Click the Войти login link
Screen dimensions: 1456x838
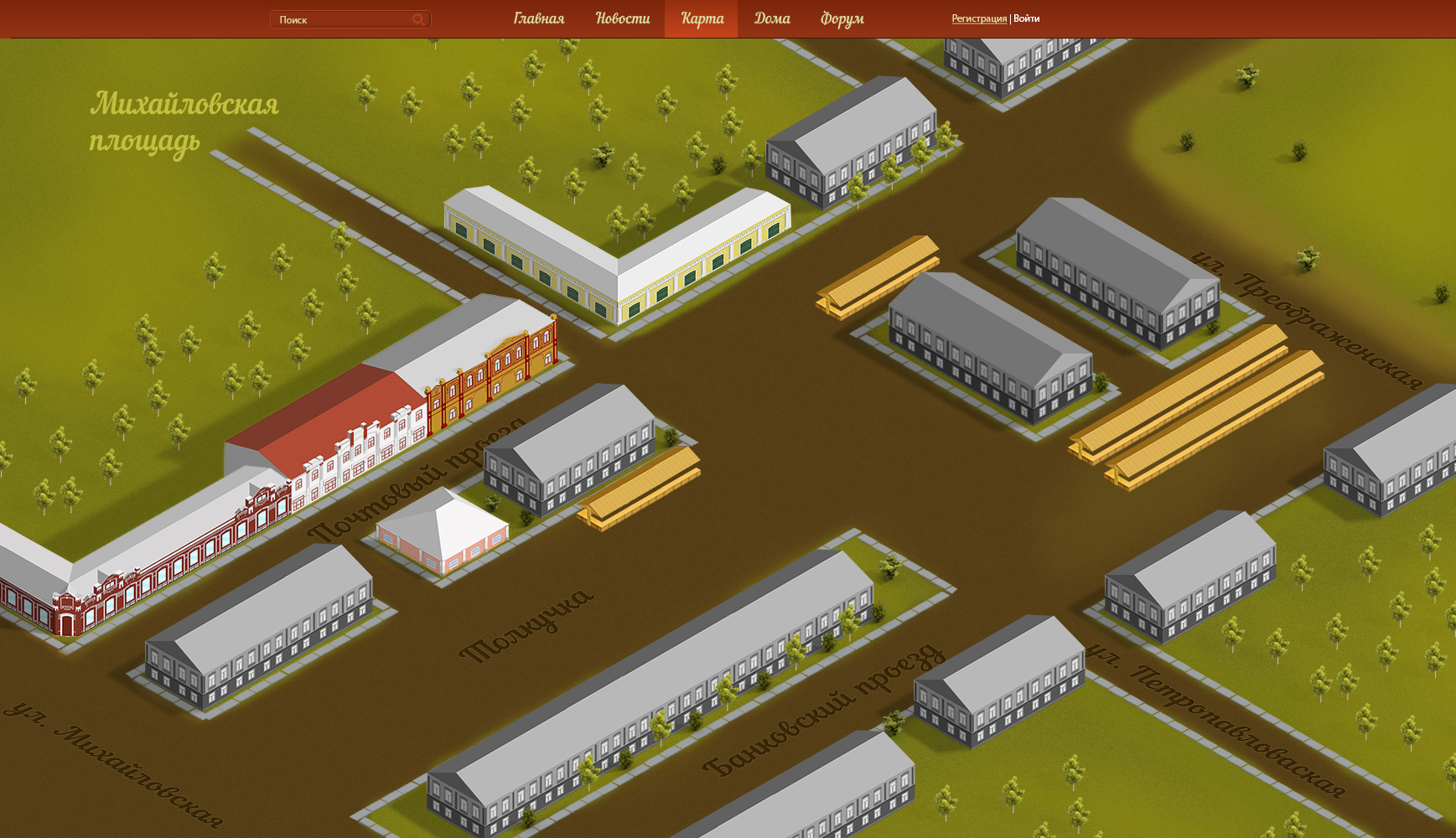(x=1026, y=18)
